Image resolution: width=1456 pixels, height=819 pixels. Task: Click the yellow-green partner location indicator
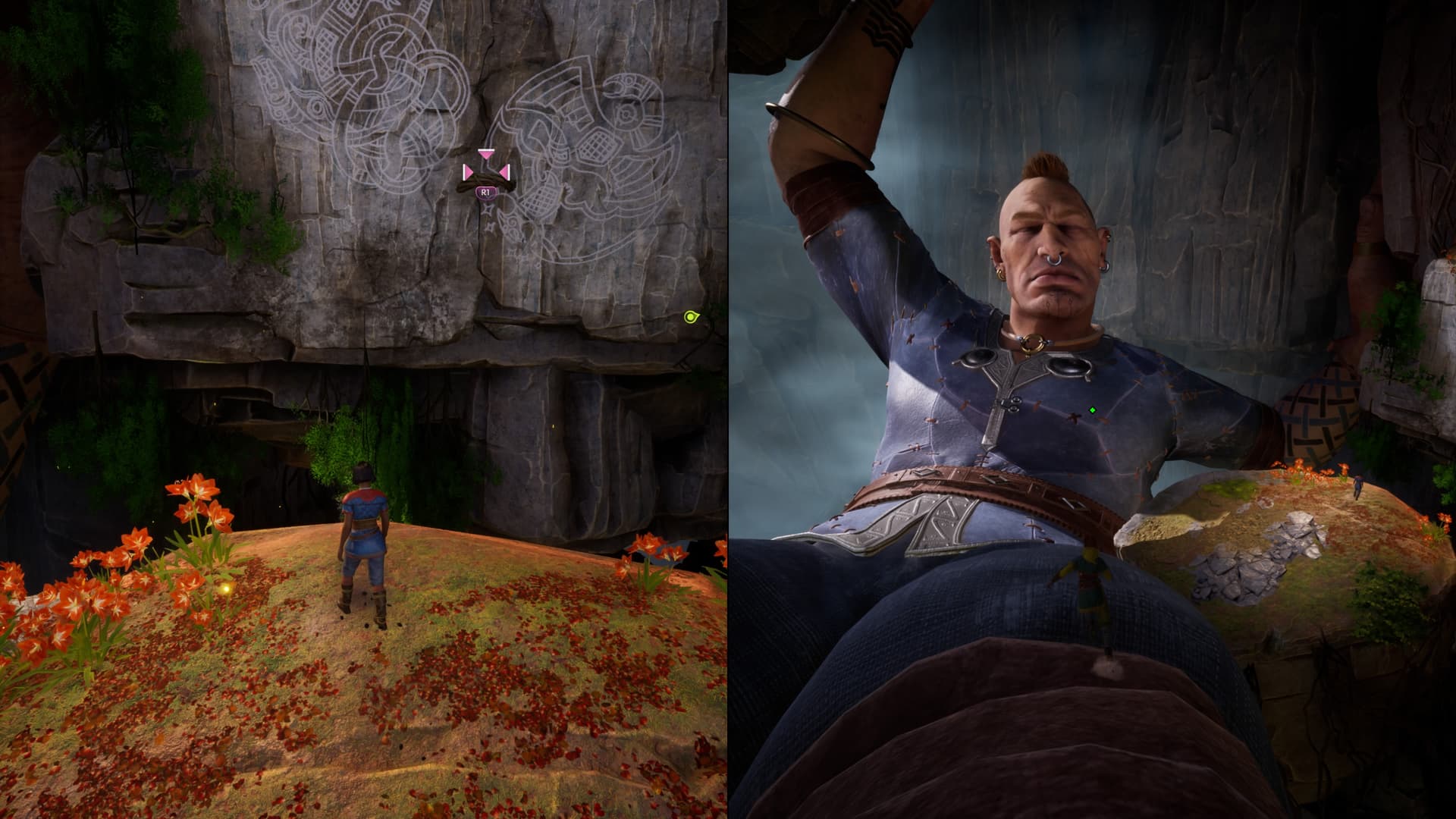pyautogui.click(x=690, y=317)
